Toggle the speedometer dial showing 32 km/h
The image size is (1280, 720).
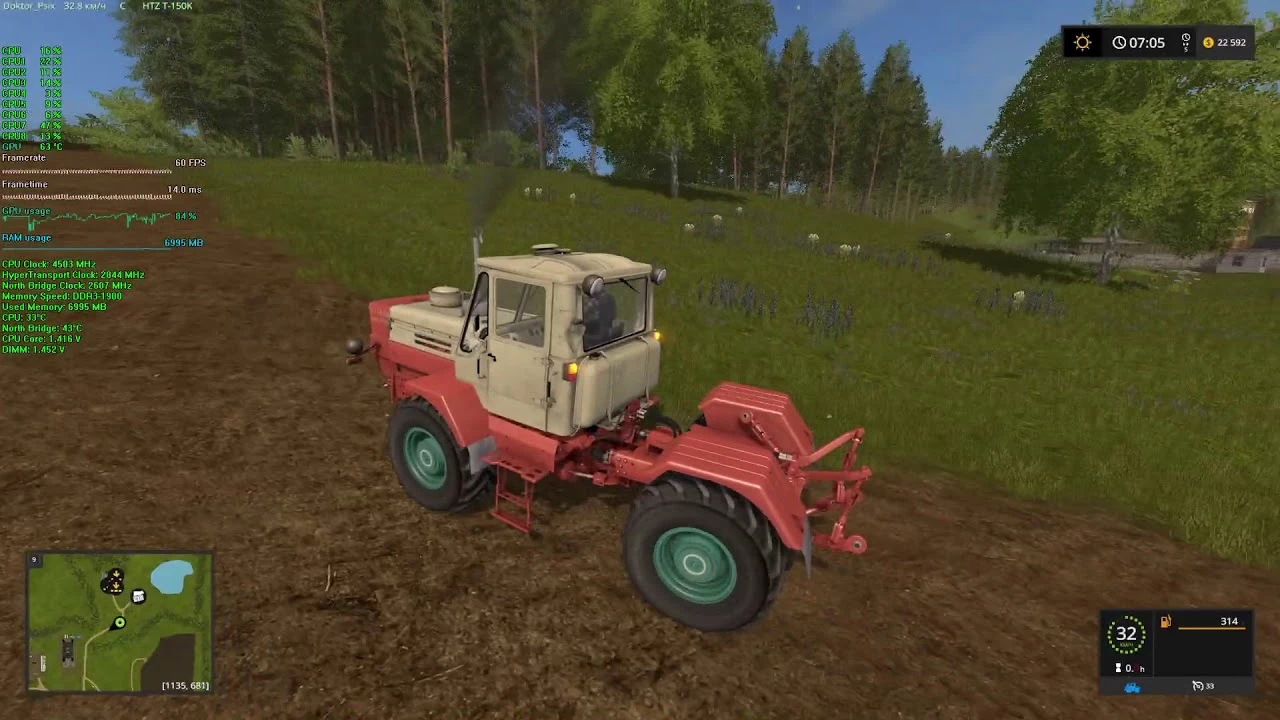1125,634
